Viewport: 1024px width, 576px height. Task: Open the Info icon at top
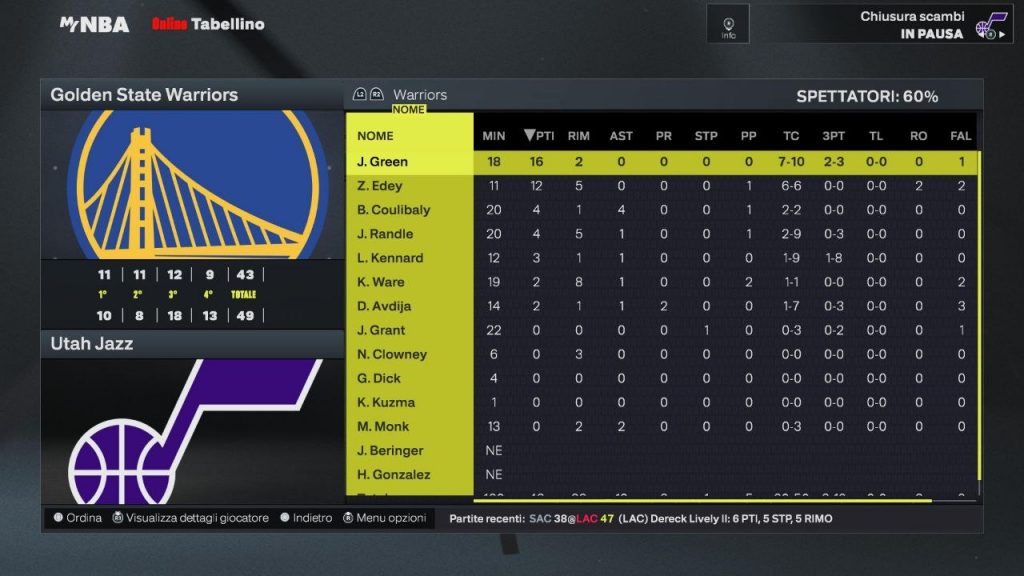click(x=728, y=24)
